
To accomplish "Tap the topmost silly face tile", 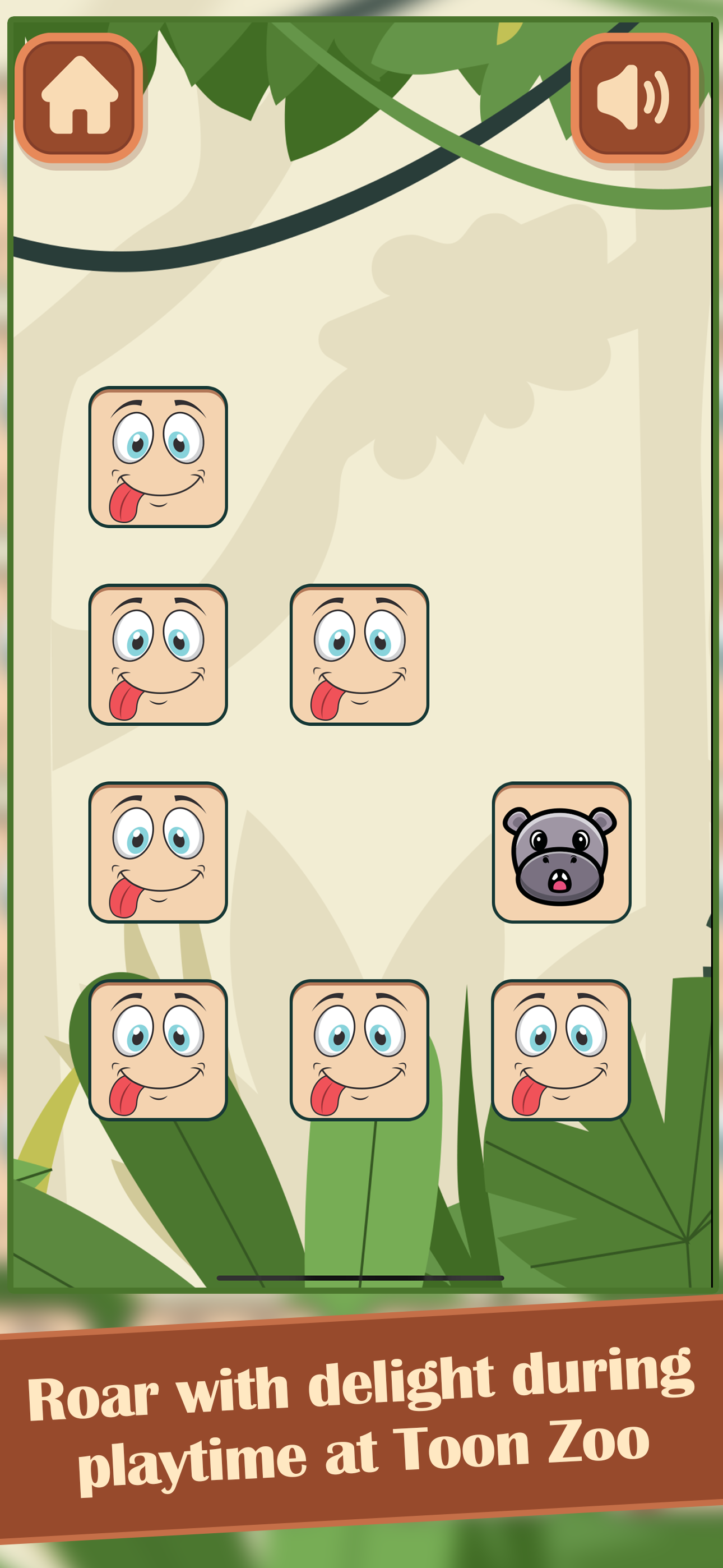I will click(x=158, y=458).
